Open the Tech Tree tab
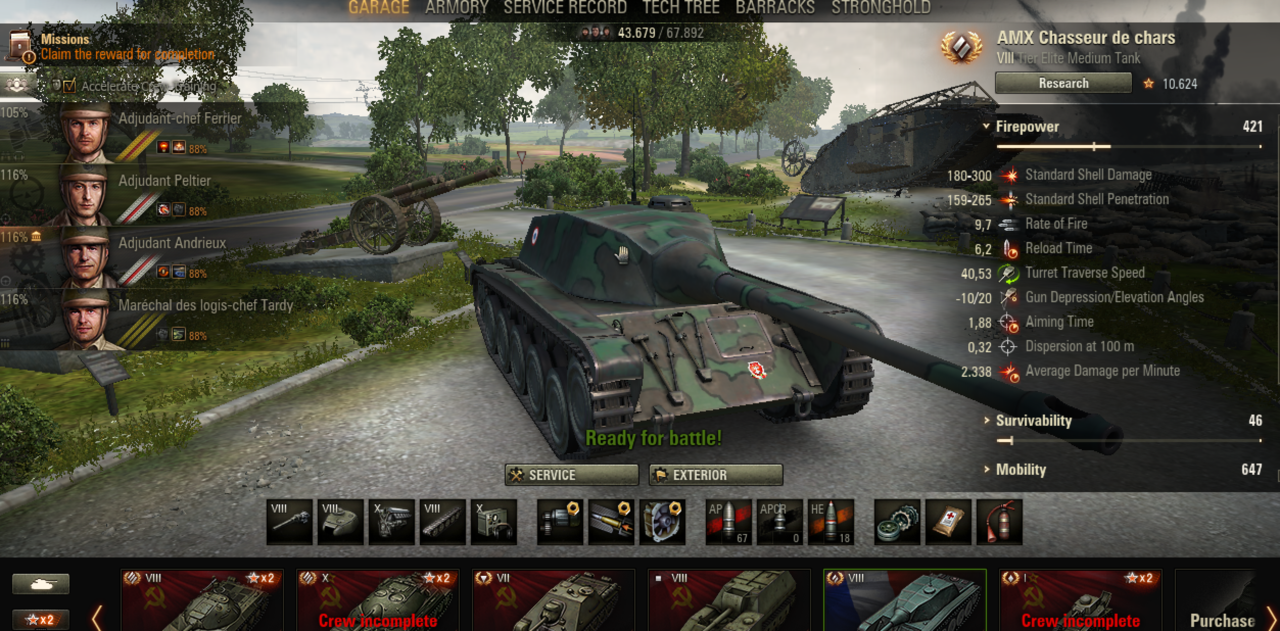This screenshot has width=1280, height=631. point(681,8)
